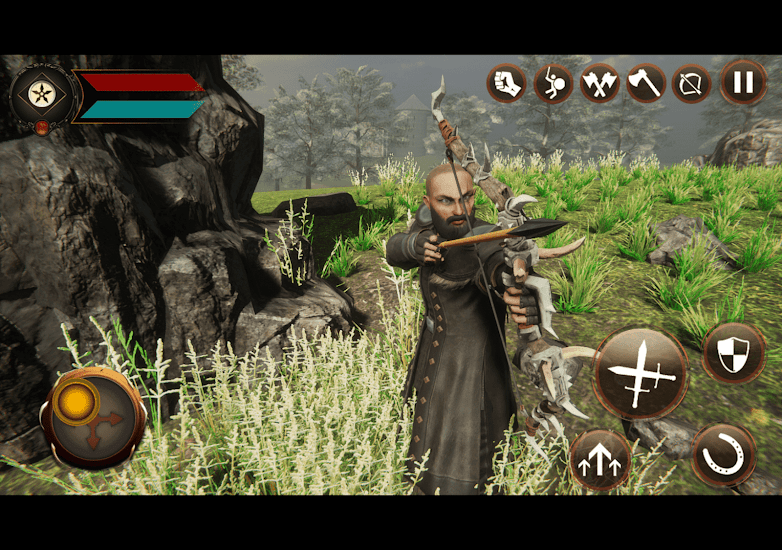Image resolution: width=782 pixels, height=550 pixels.
Task: Pause the game
Action: (743, 83)
